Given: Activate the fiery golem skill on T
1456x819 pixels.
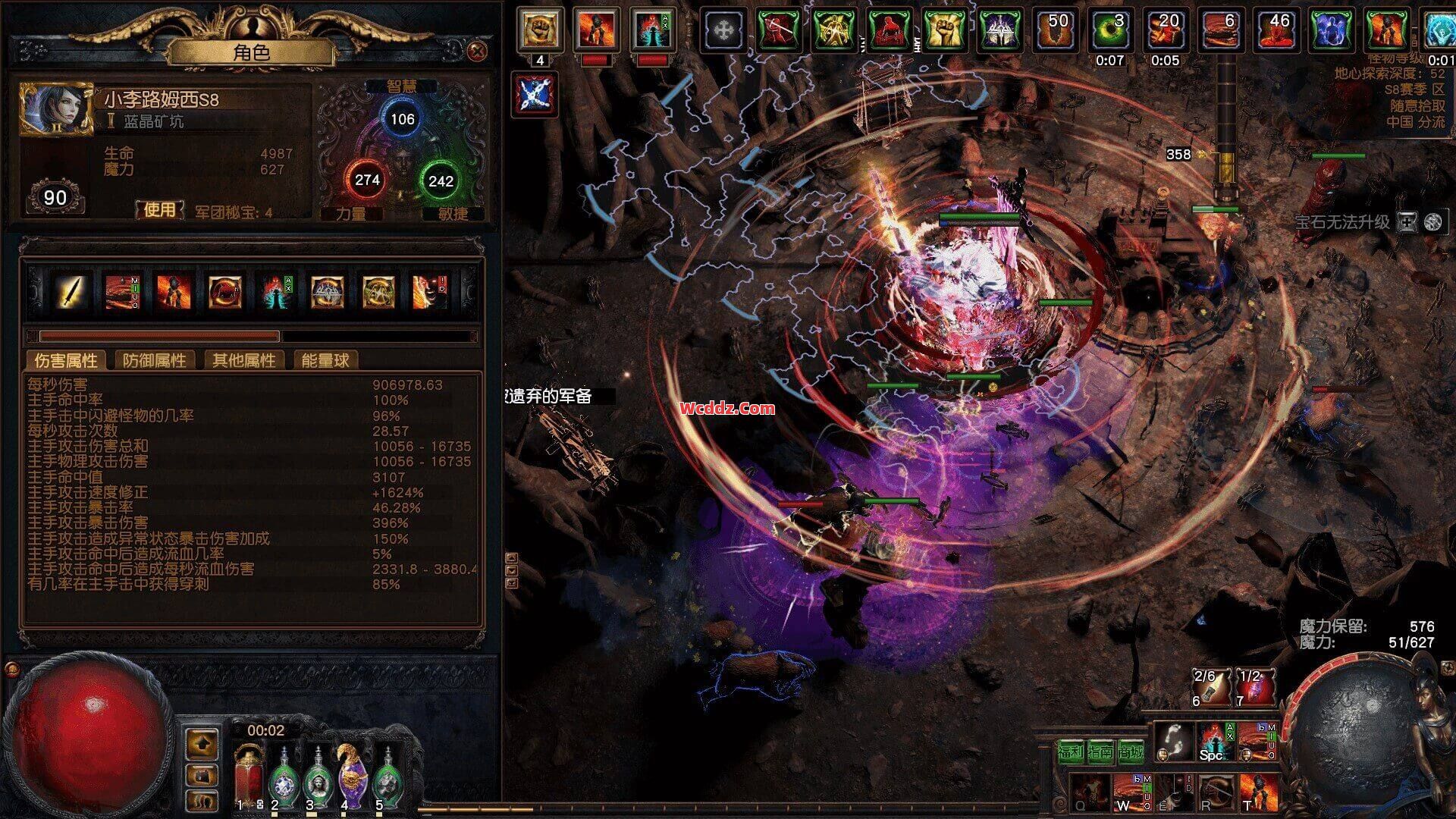Looking at the screenshot, I should (1258, 792).
